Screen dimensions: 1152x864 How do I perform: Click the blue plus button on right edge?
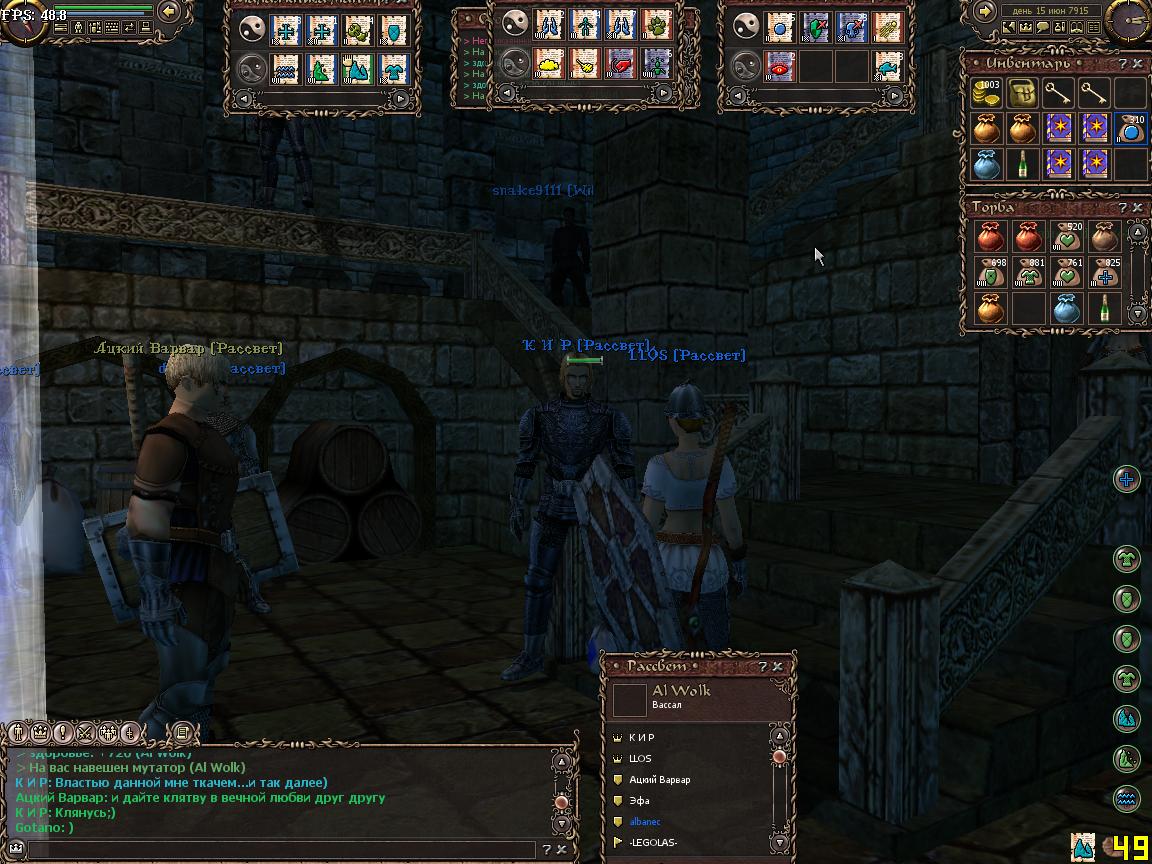tap(1127, 479)
